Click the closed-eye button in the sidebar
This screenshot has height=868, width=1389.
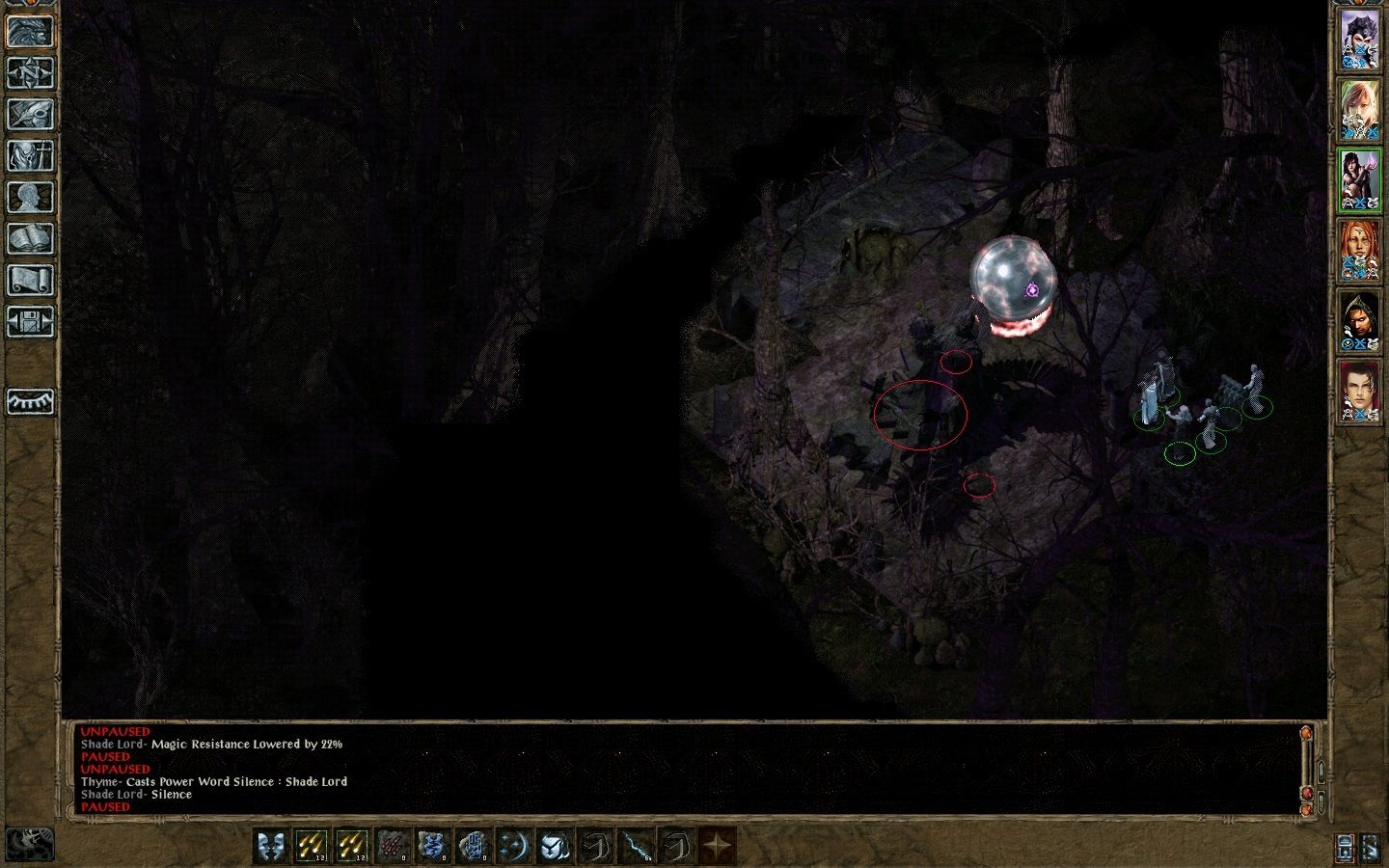pos(30,401)
